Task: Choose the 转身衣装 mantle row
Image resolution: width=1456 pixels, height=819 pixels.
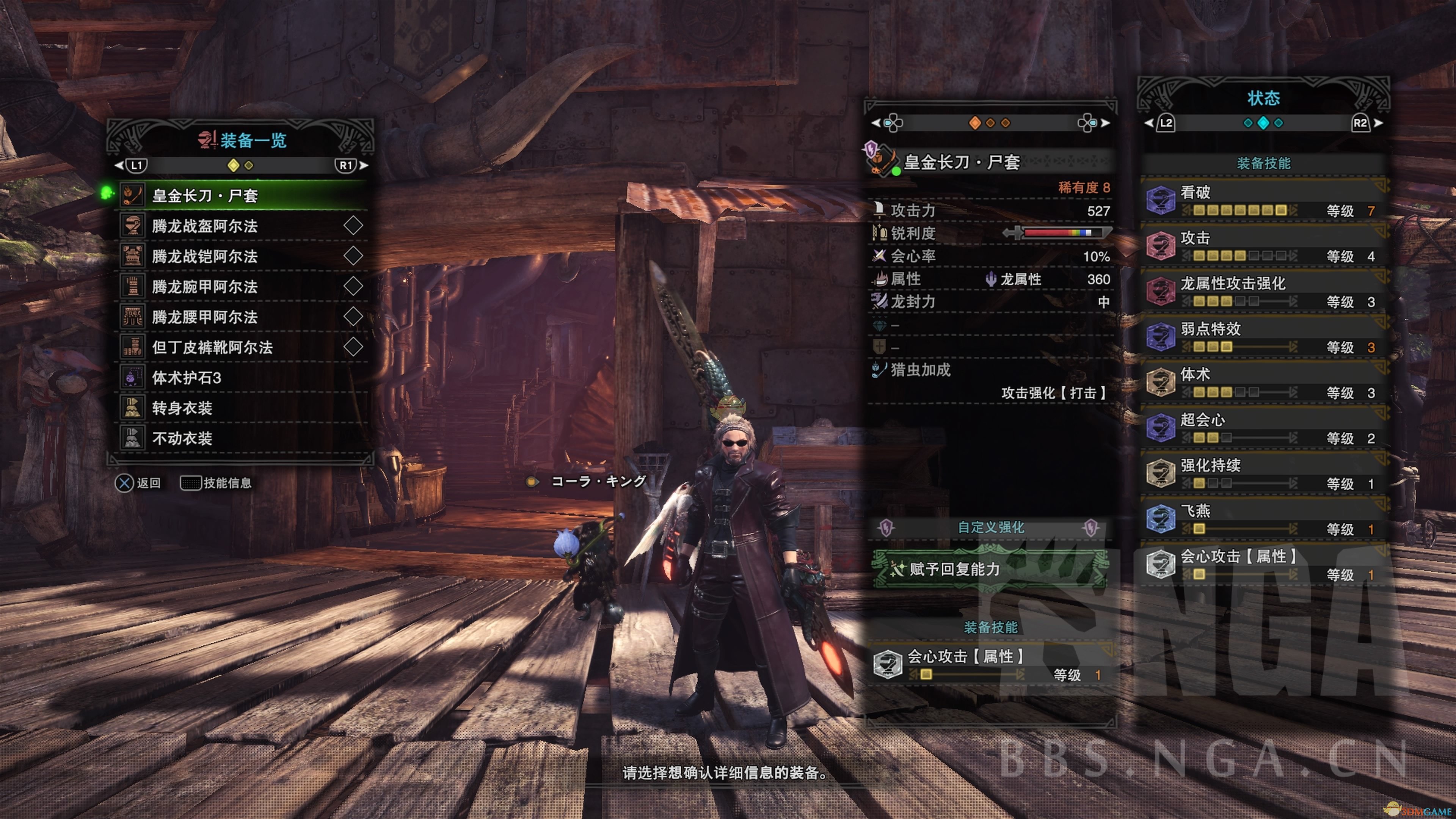Action: coord(243,408)
